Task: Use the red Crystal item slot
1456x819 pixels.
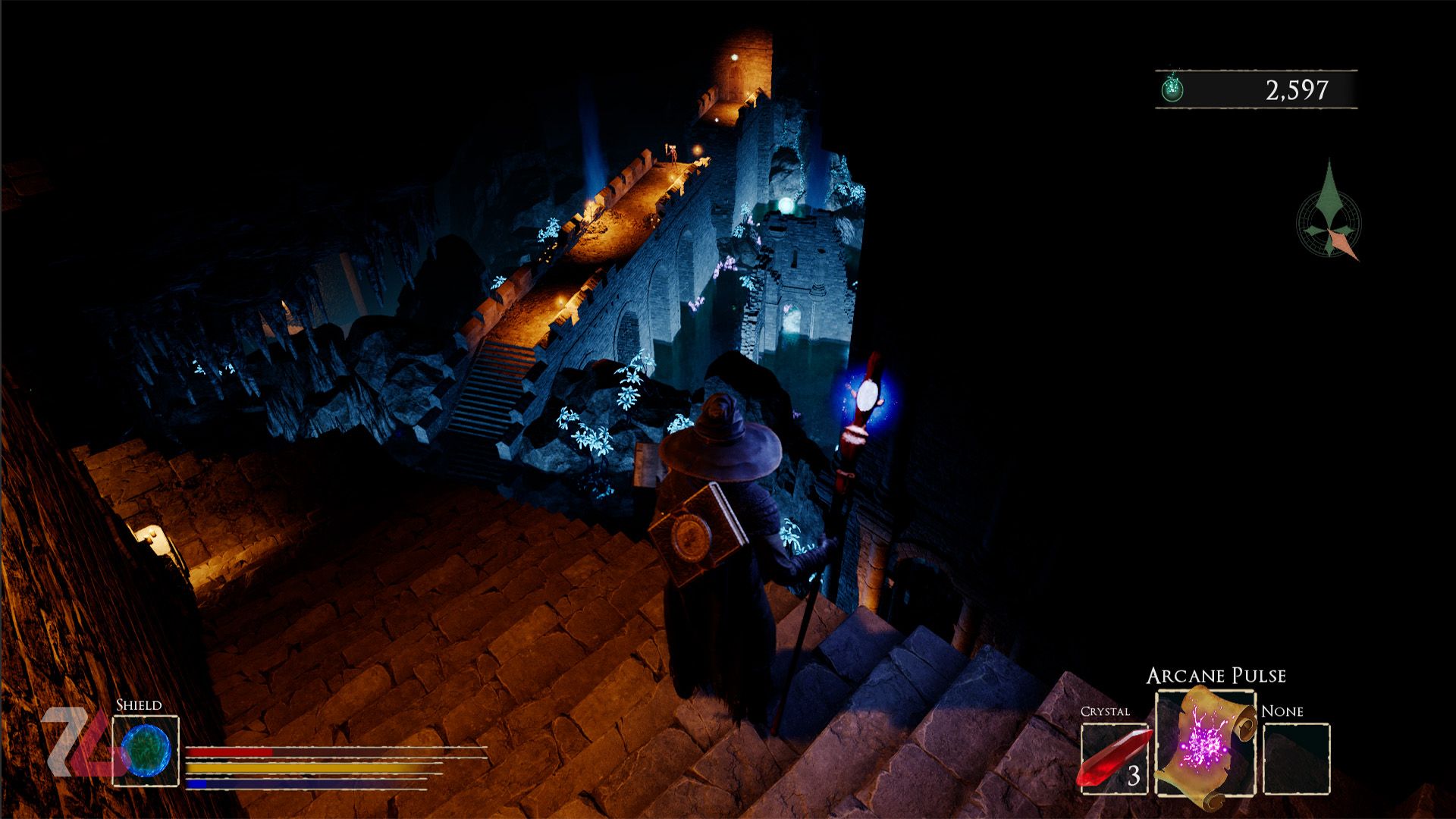Action: click(x=1113, y=758)
